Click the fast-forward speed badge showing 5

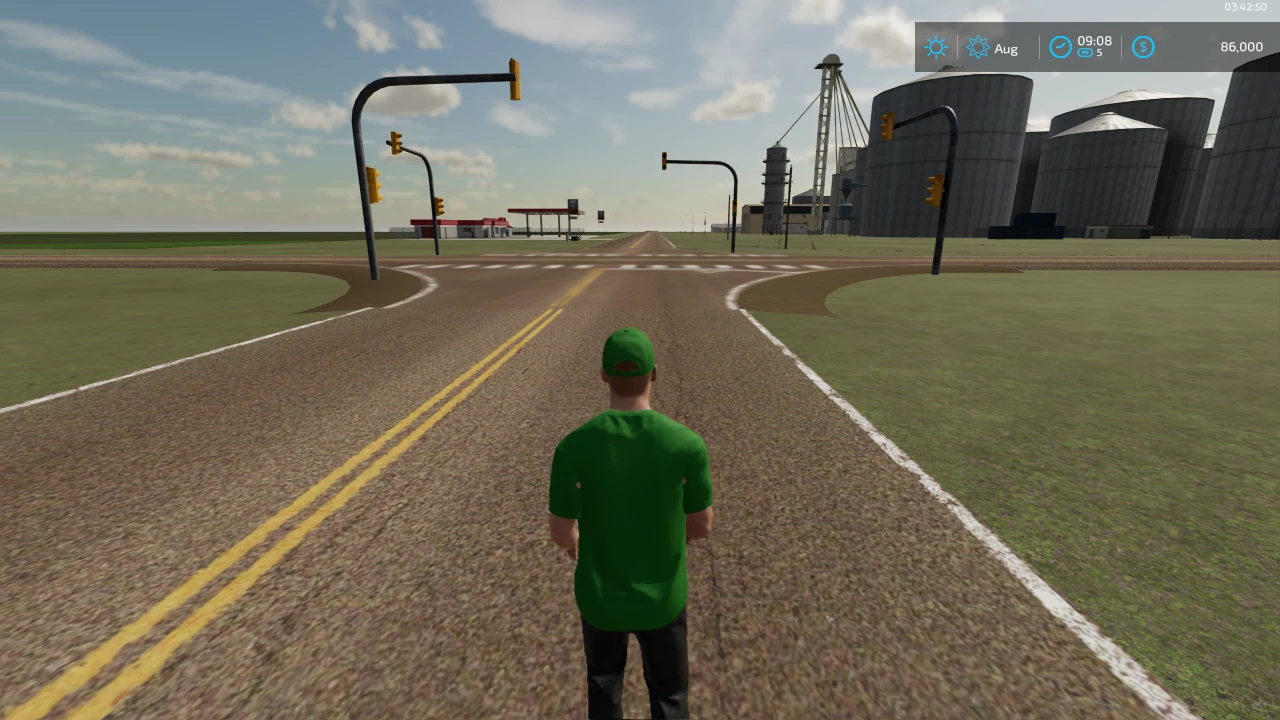tap(1090, 53)
